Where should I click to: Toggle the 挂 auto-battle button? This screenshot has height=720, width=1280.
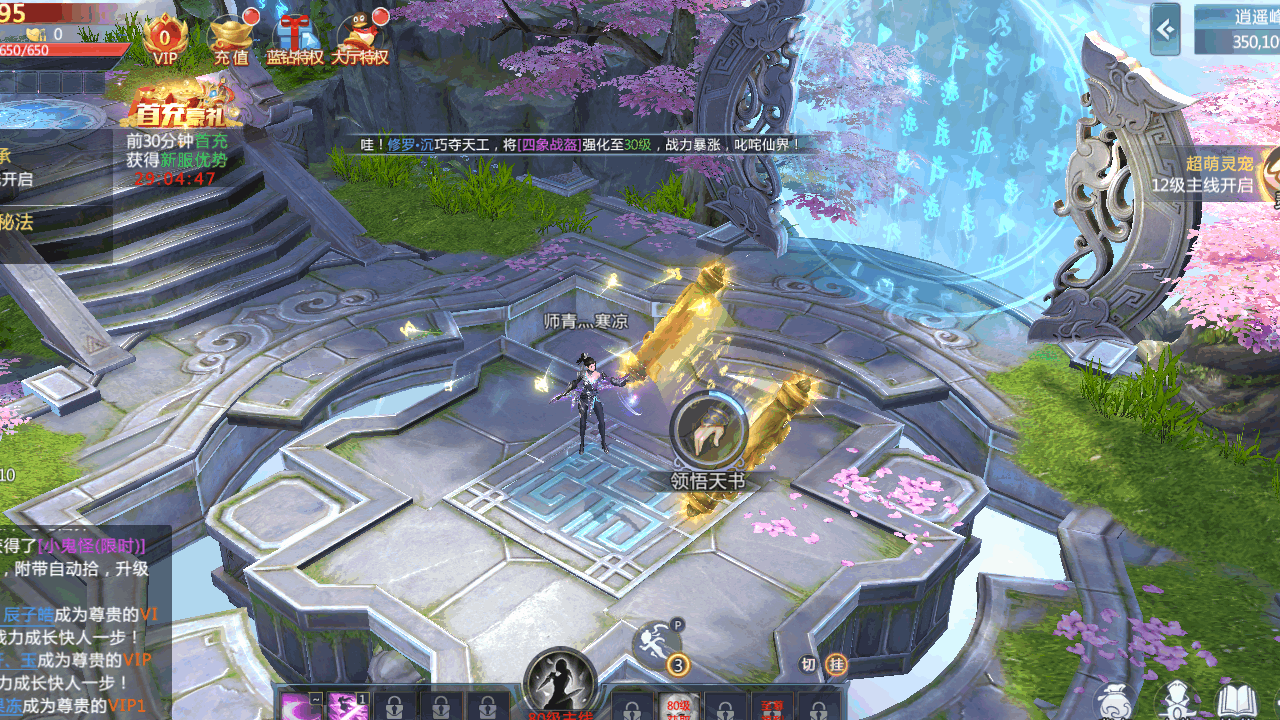coord(836,664)
